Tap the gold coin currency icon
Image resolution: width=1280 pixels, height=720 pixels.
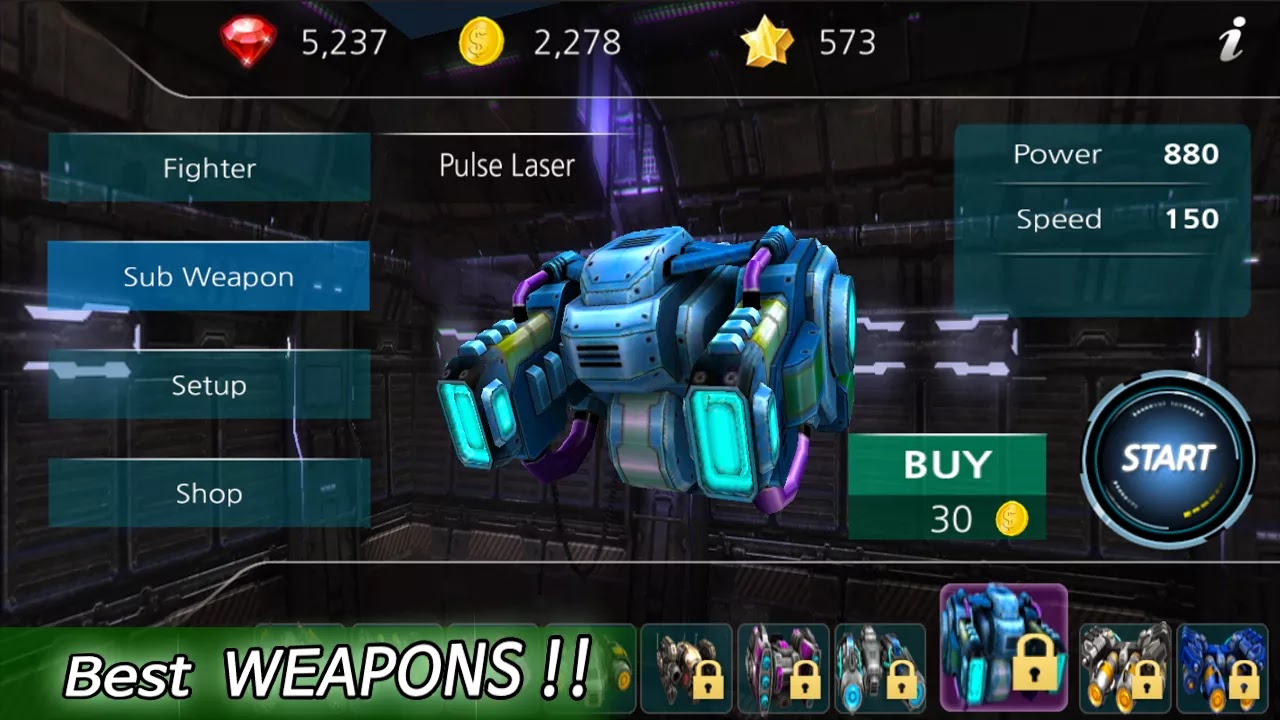click(481, 43)
